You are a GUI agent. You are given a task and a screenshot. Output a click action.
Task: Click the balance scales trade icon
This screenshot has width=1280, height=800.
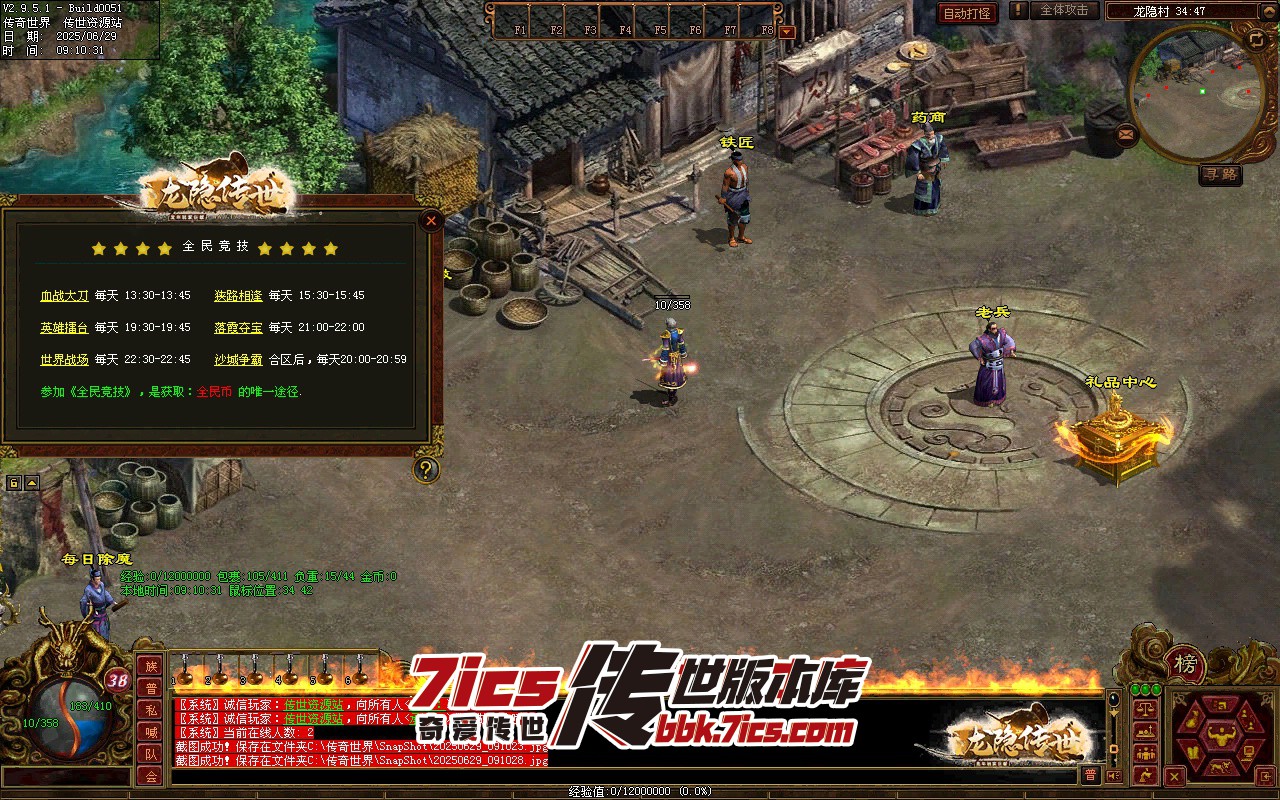tap(1146, 709)
